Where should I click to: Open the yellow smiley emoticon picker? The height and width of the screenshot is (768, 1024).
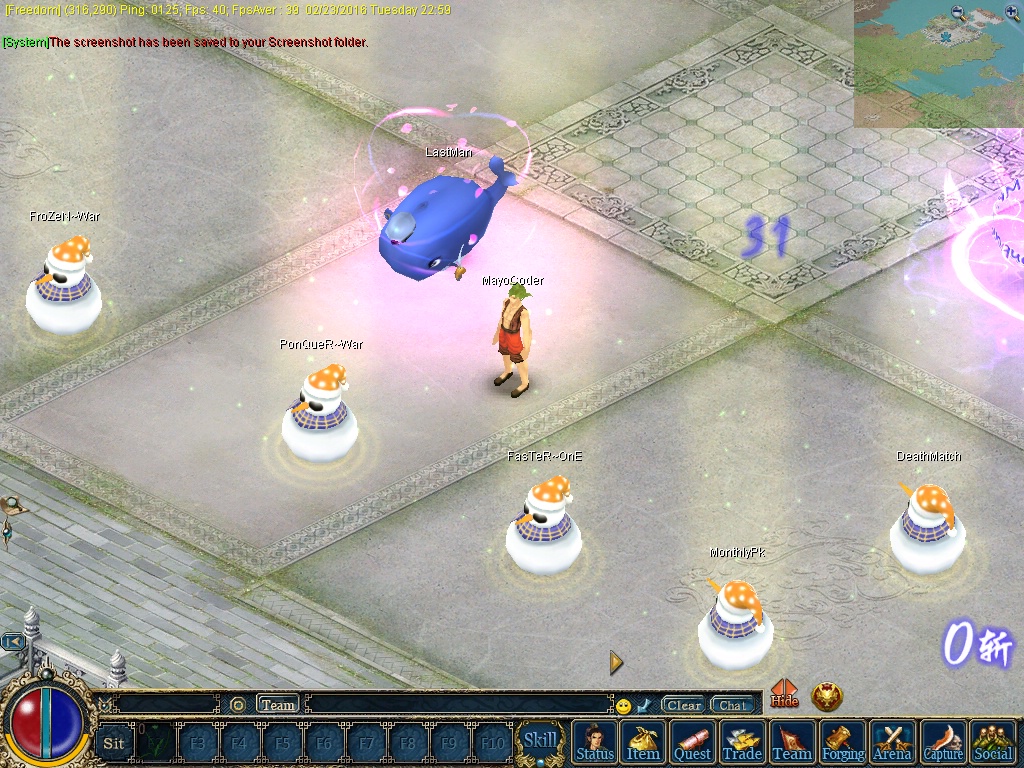click(x=624, y=706)
